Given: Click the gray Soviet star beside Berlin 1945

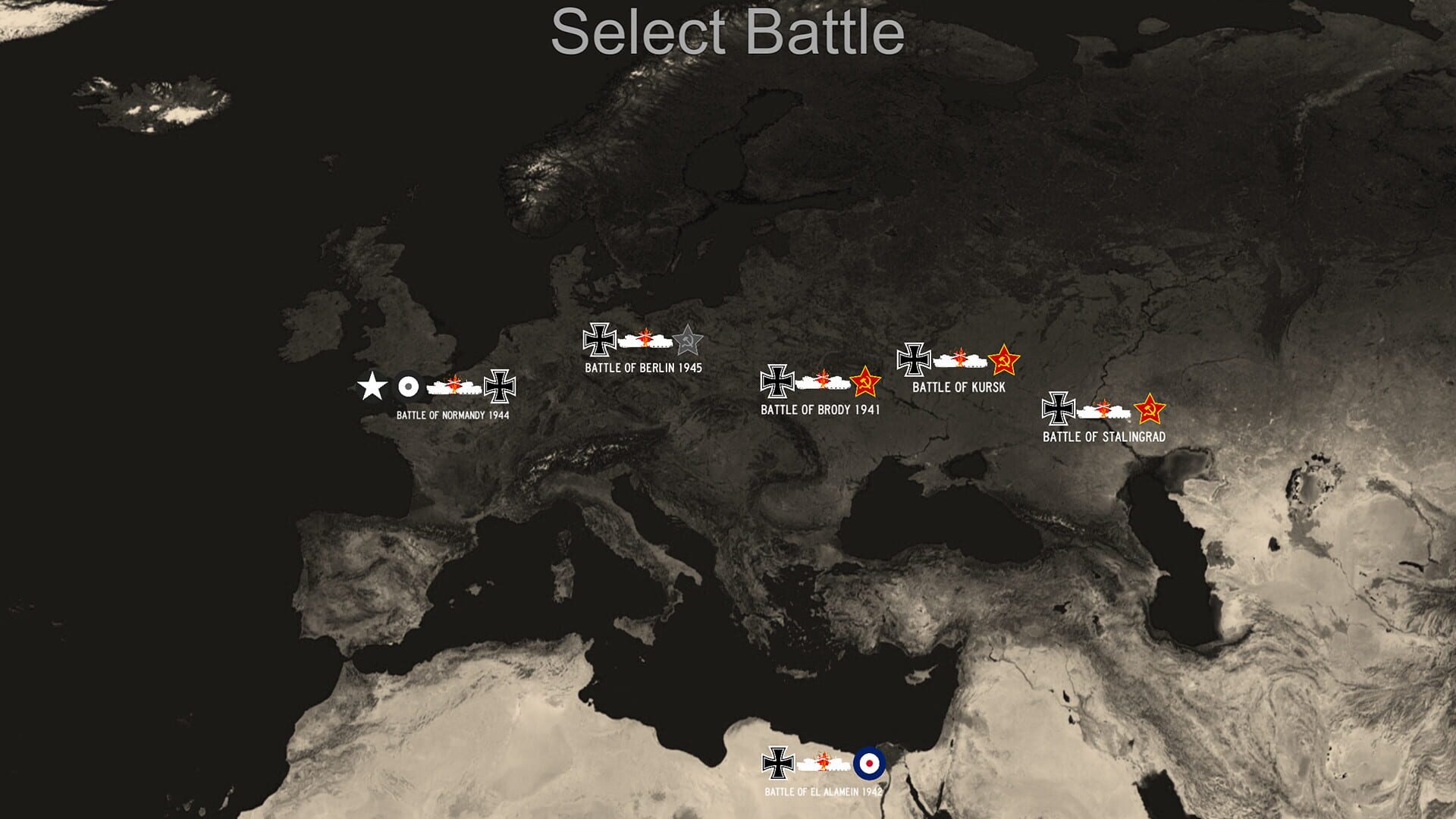Looking at the screenshot, I should click(x=687, y=340).
